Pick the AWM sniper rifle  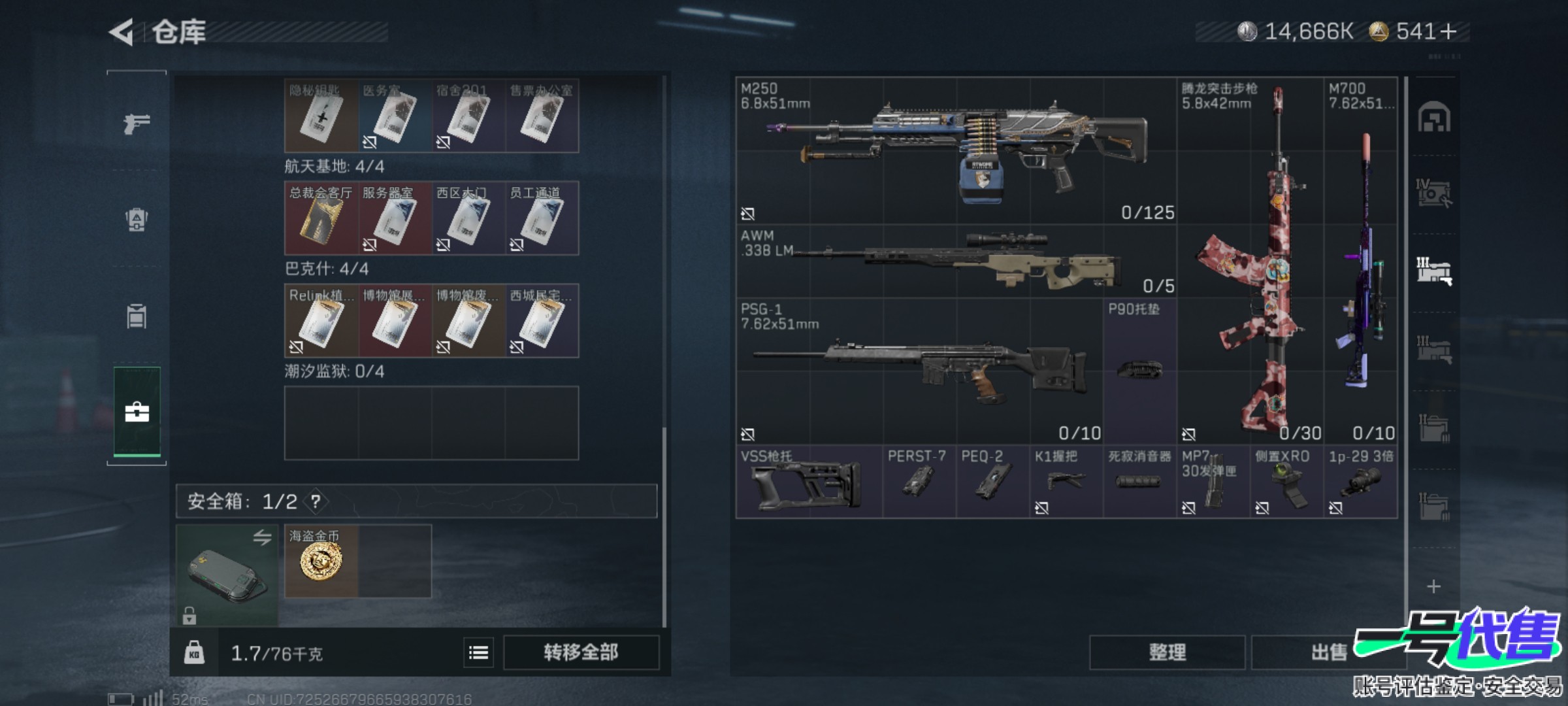956,262
